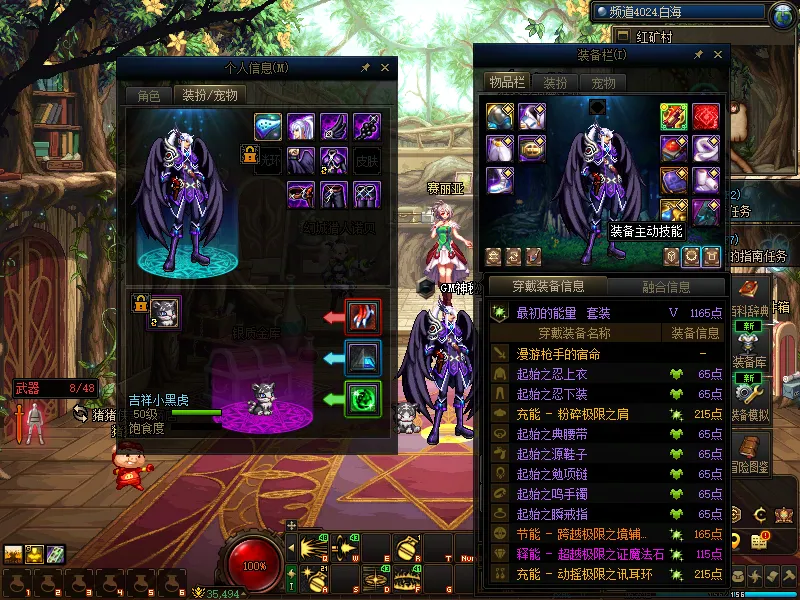Switch to the 角色 tab
This screenshot has width=800, height=600.
pyautogui.click(x=148, y=96)
